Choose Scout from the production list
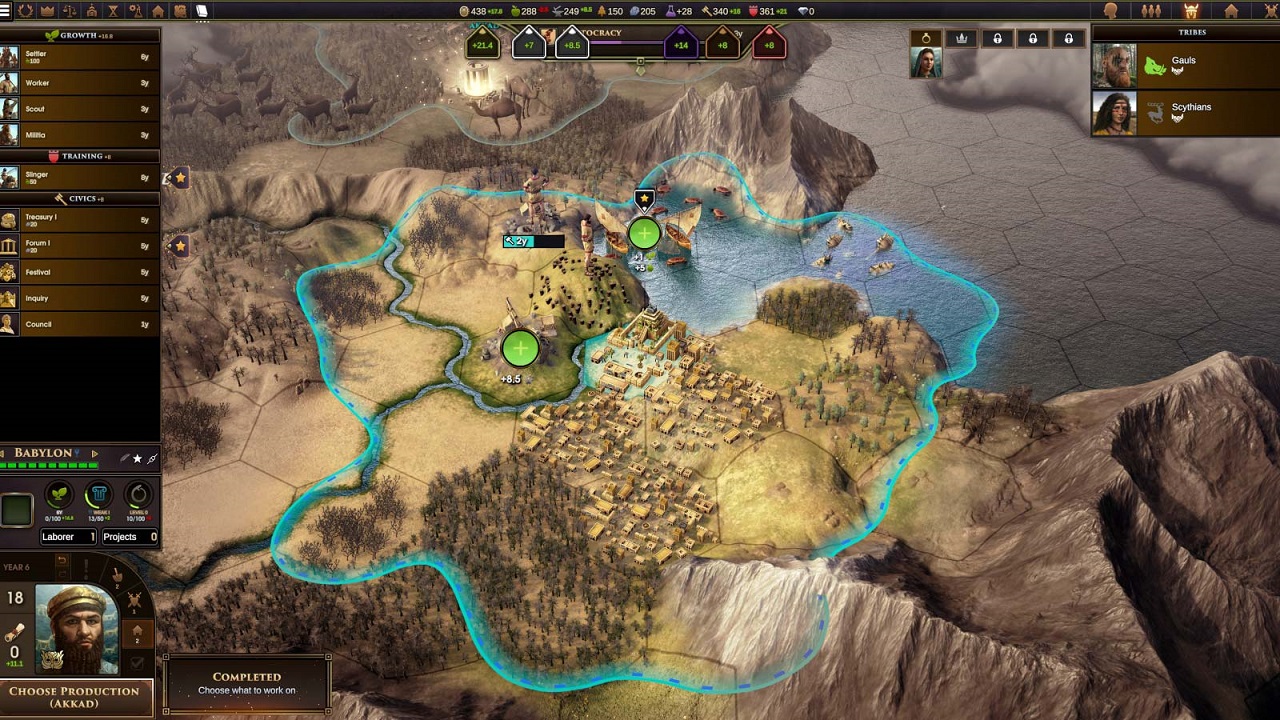This screenshot has width=1280, height=720. click(x=80, y=109)
